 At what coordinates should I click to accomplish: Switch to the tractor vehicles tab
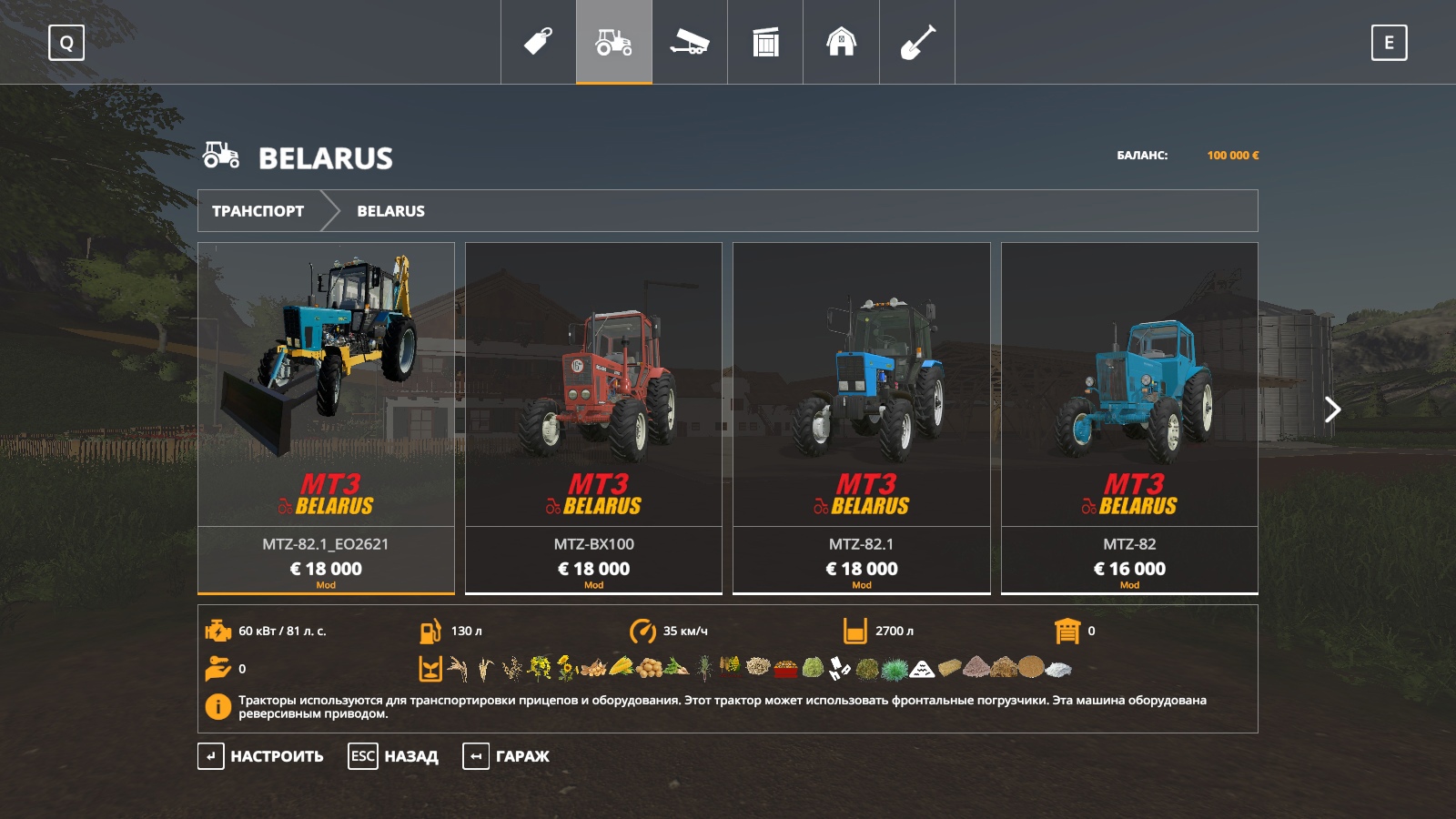pyautogui.click(x=614, y=42)
